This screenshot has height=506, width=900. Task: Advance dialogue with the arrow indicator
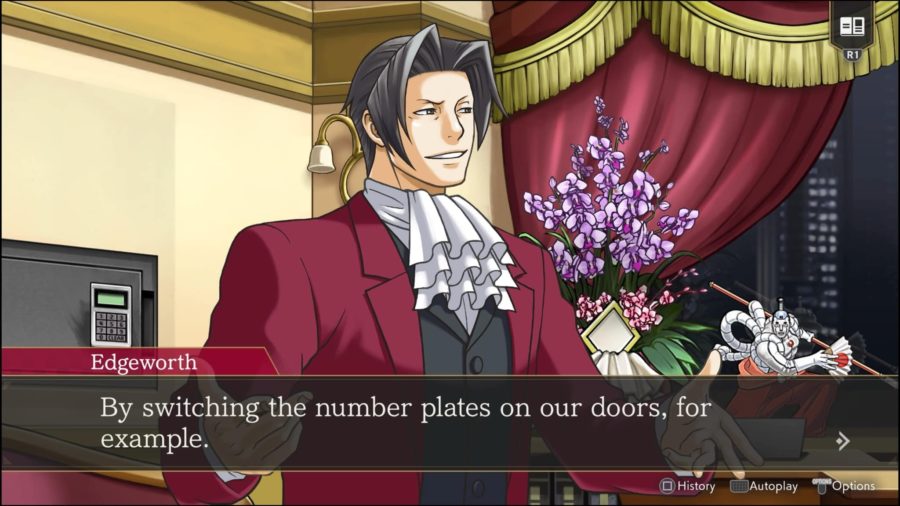[843, 440]
